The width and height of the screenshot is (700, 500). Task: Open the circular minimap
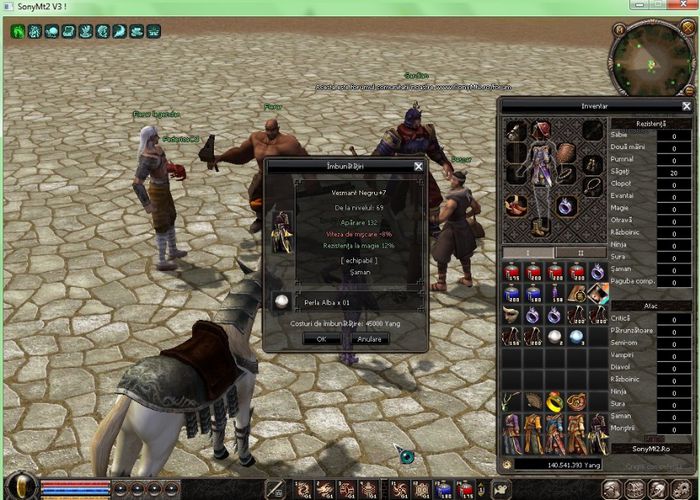pos(648,58)
